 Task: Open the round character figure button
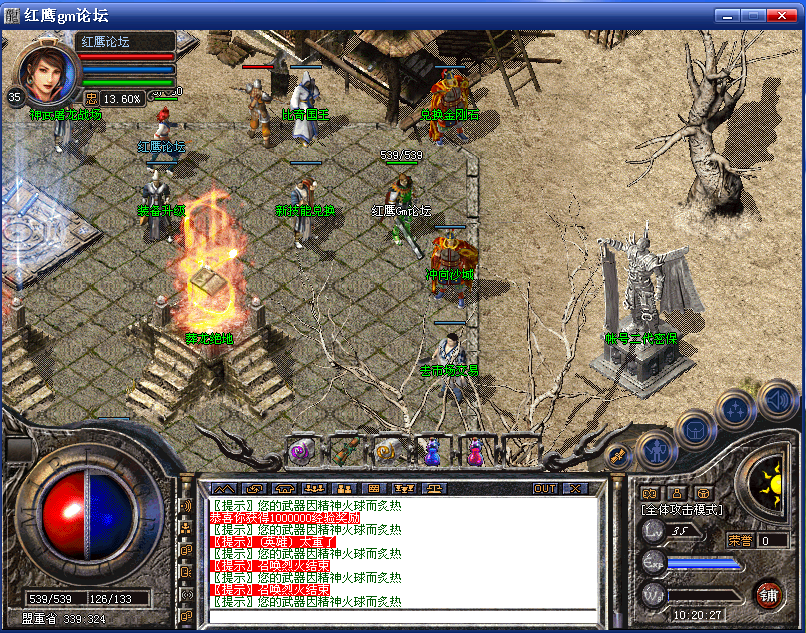654,451
